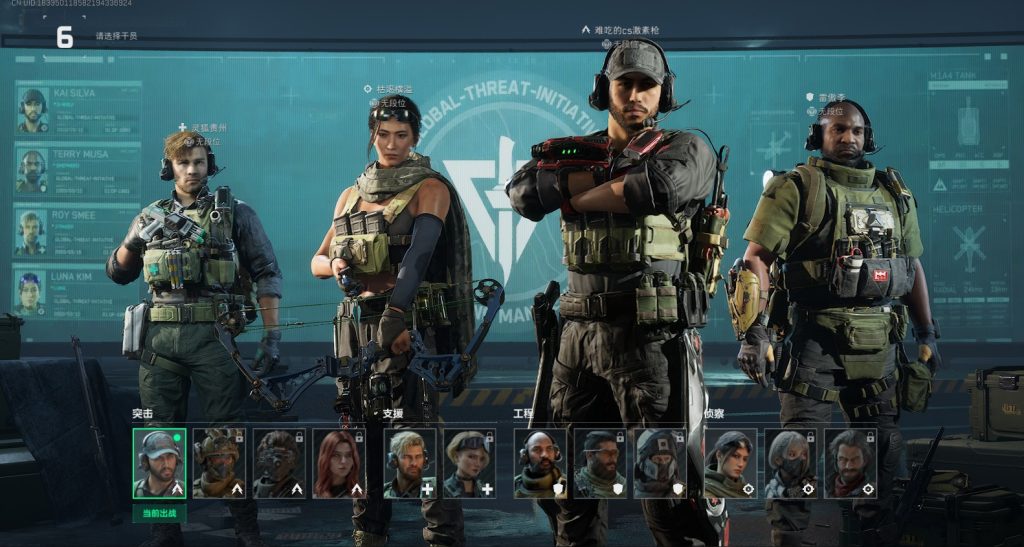Choose the locked engineer in a hooded helmet
The height and width of the screenshot is (547, 1024).
click(x=660, y=463)
